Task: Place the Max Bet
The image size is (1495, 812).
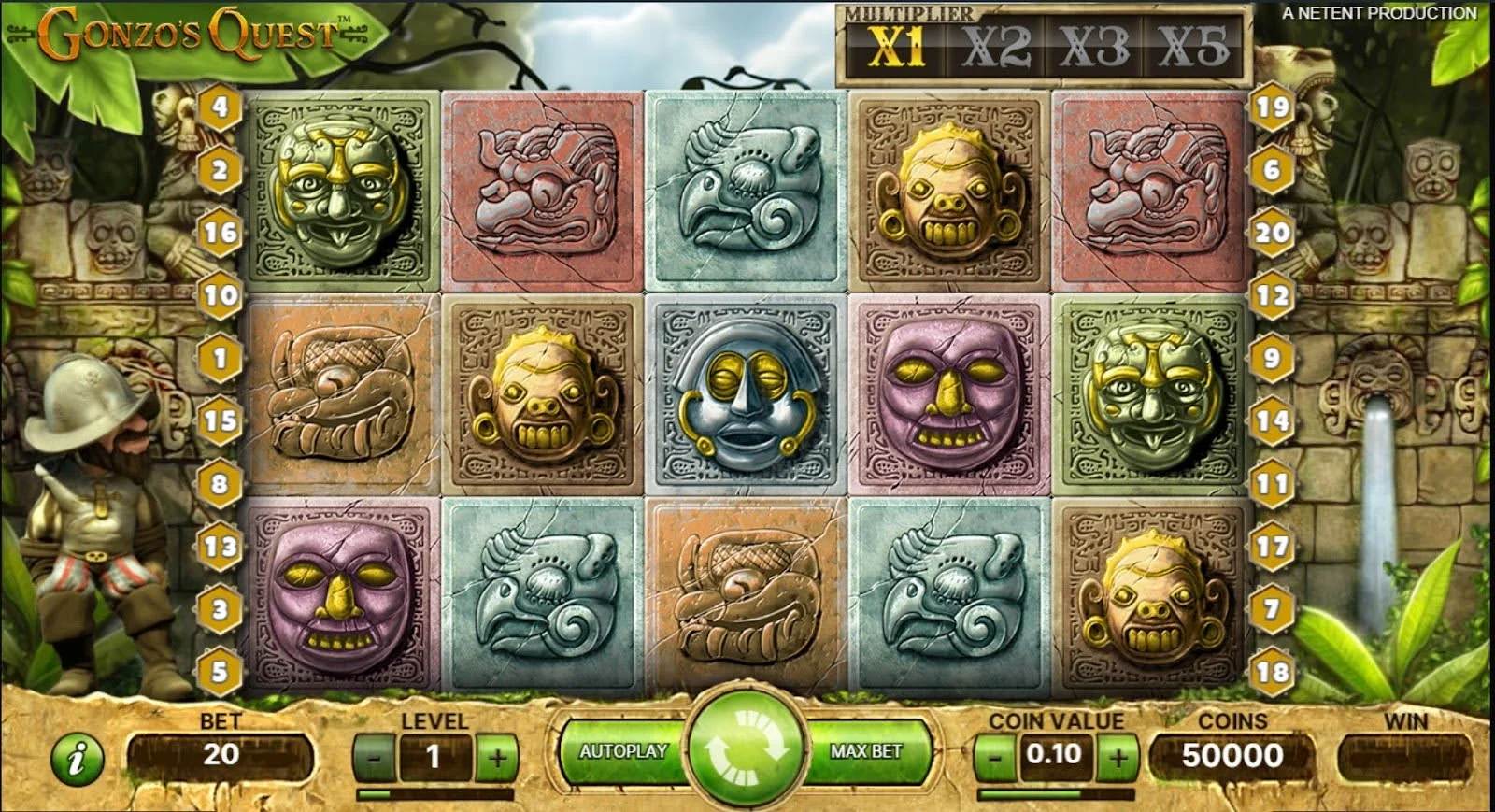Action: 866,751
